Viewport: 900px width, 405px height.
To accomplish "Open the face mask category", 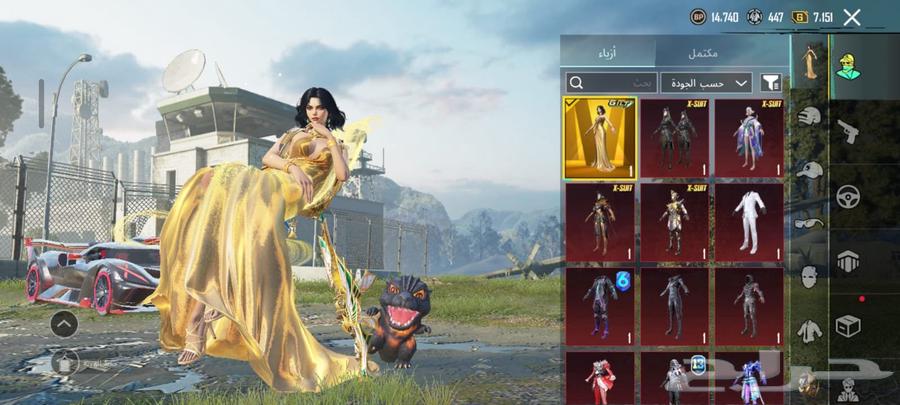I will pyautogui.click(x=810, y=275).
